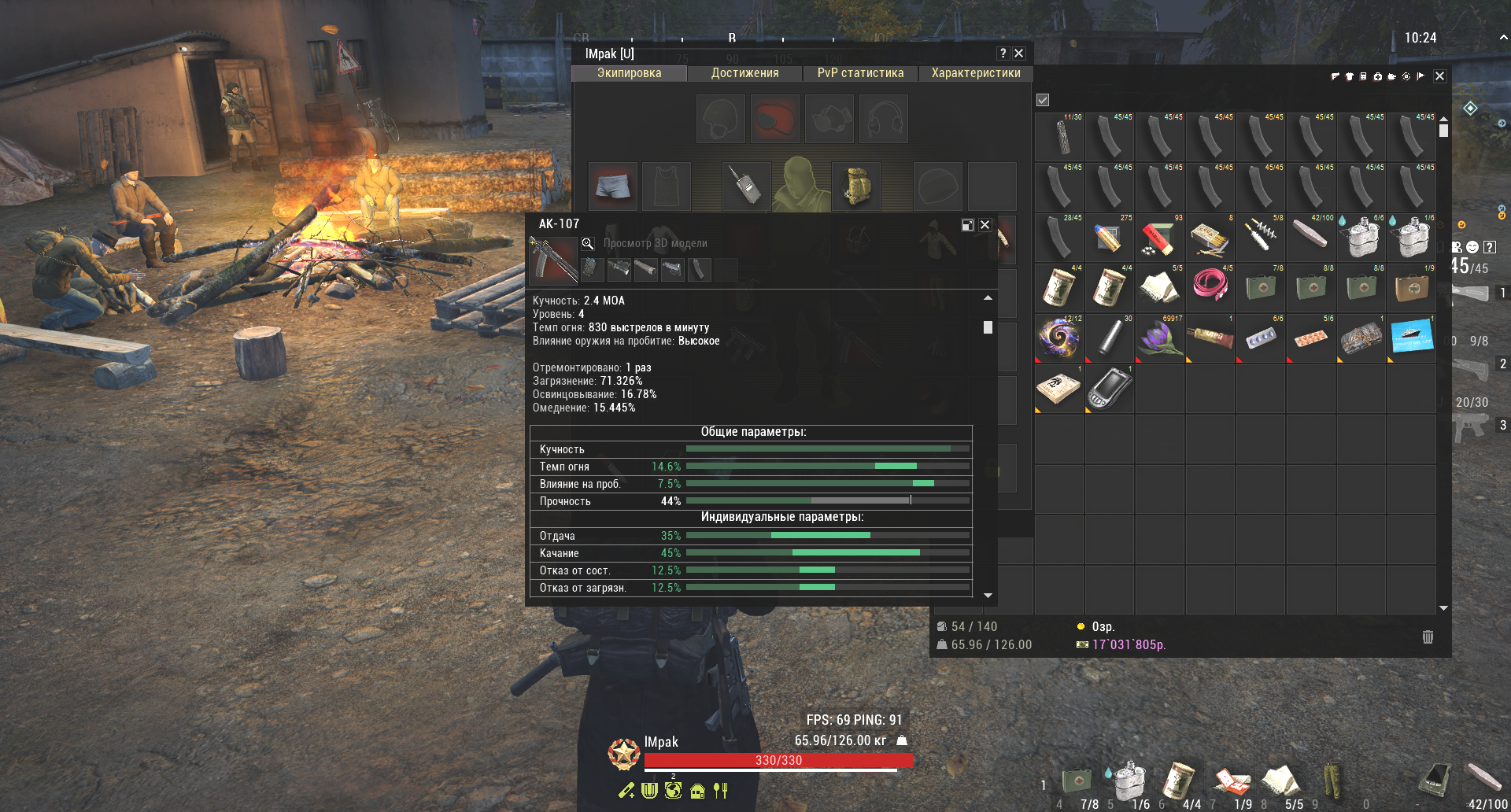
Task: Select the eye patch equipment slot
Action: pos(774,119)
